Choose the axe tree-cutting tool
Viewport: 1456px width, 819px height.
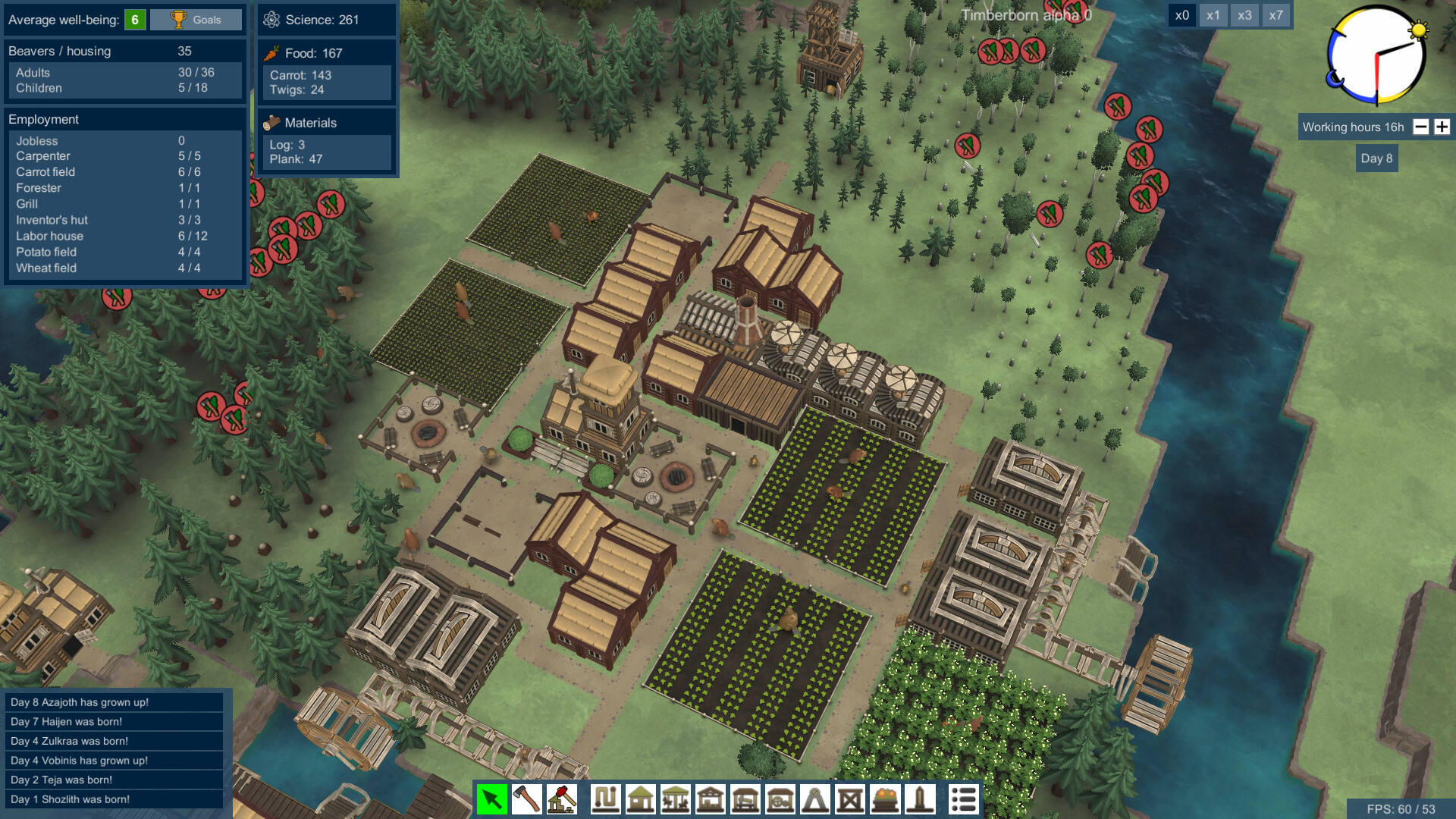[526, 799]
